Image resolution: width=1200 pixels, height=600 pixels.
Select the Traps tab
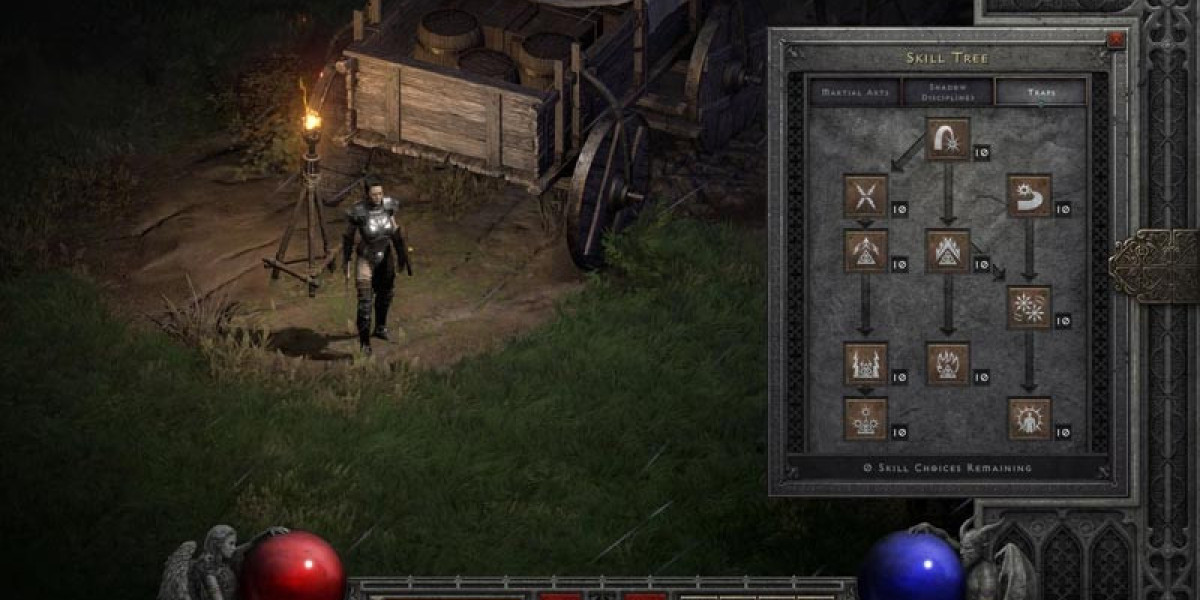pyautogui.click(x=1040, y=92)
